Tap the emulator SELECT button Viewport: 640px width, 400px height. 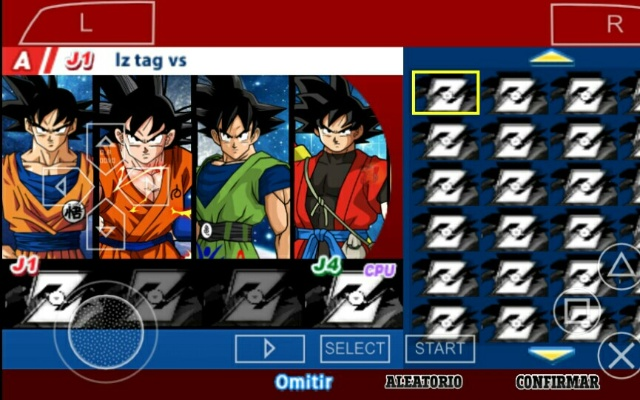click(355, 348)
